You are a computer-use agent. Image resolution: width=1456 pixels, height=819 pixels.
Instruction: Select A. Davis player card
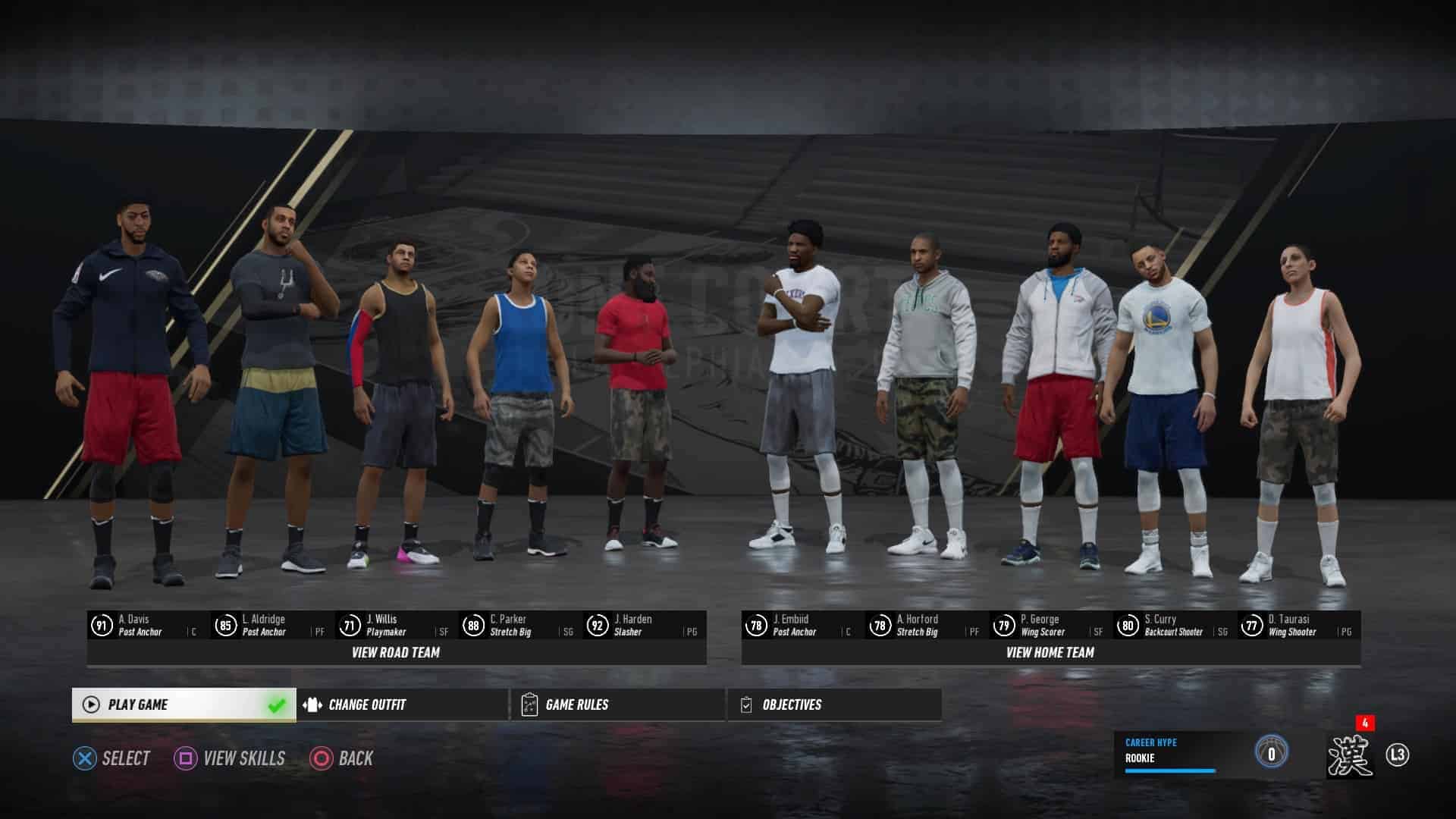click(x=149, y=625)
